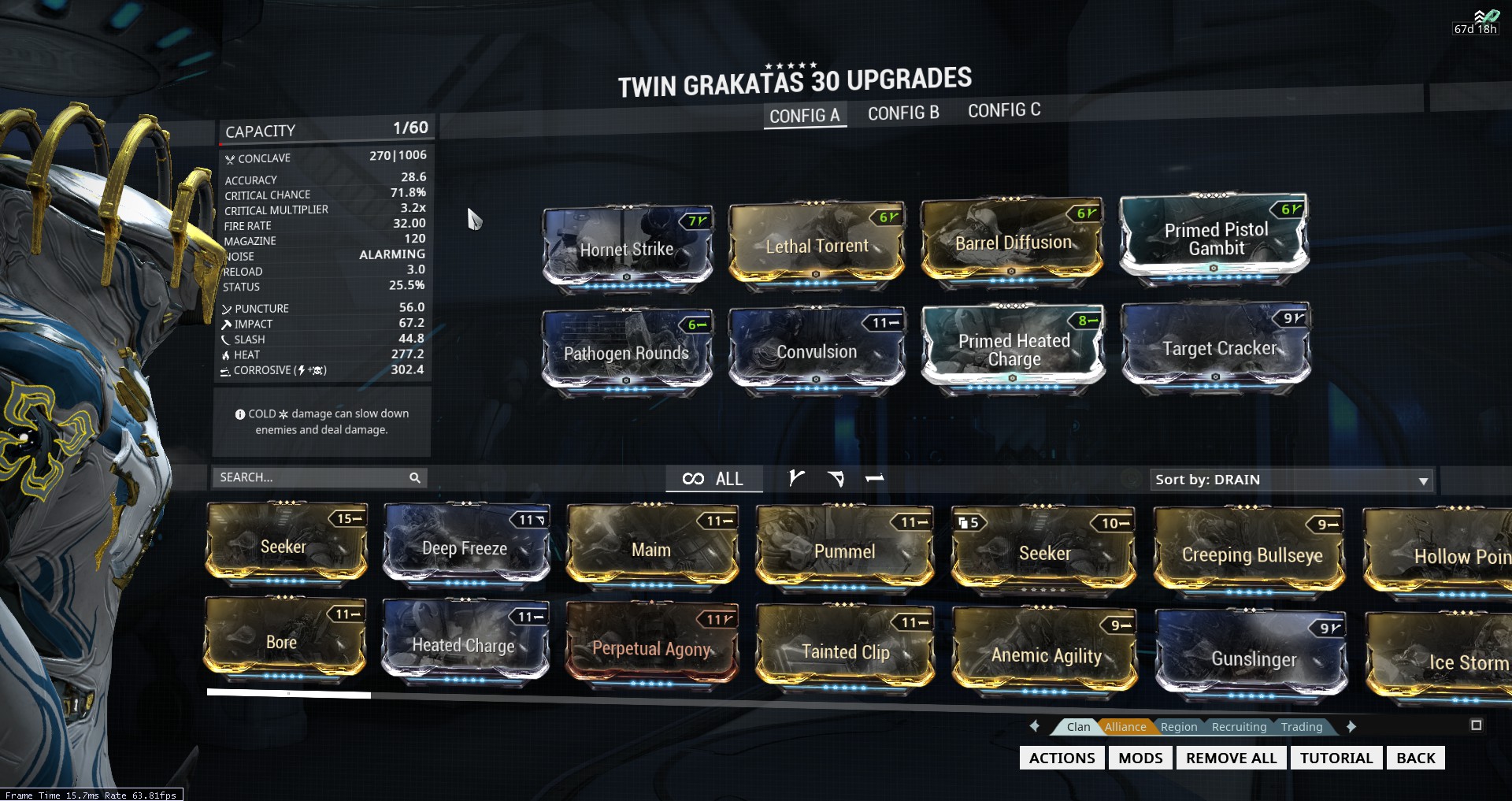Switch to Config B tab
Image resolution: width=1512 pixels, height=801 pixels.
[903, 113]
